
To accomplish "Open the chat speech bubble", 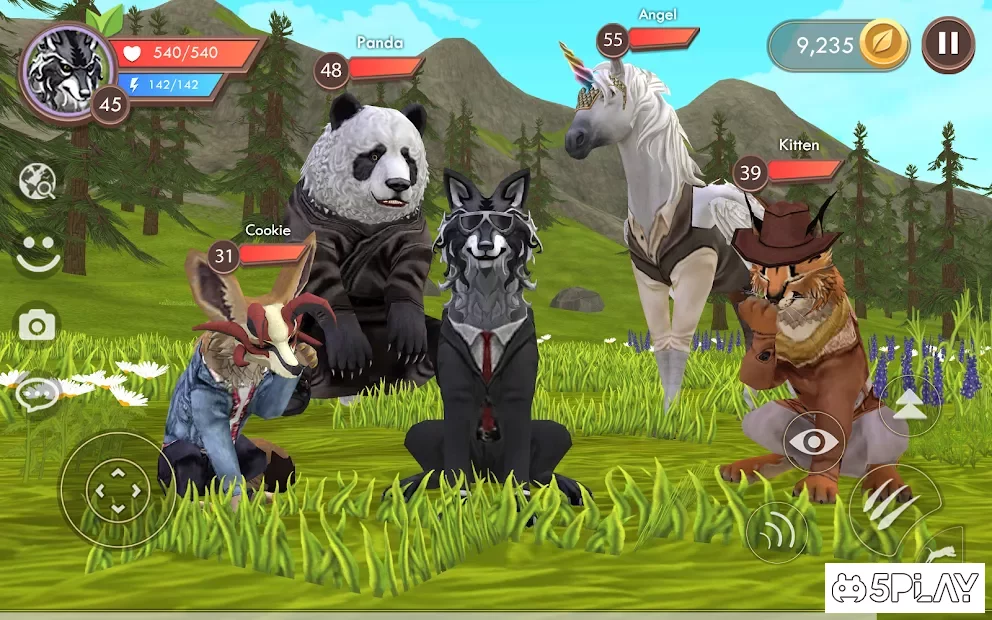I will click(x=38, y=393).
